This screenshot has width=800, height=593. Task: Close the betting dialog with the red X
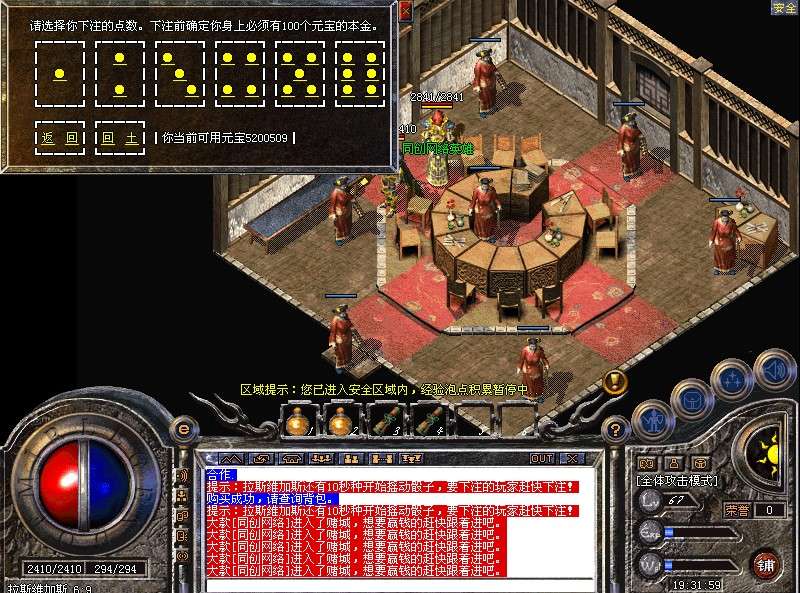coord(405,11)
